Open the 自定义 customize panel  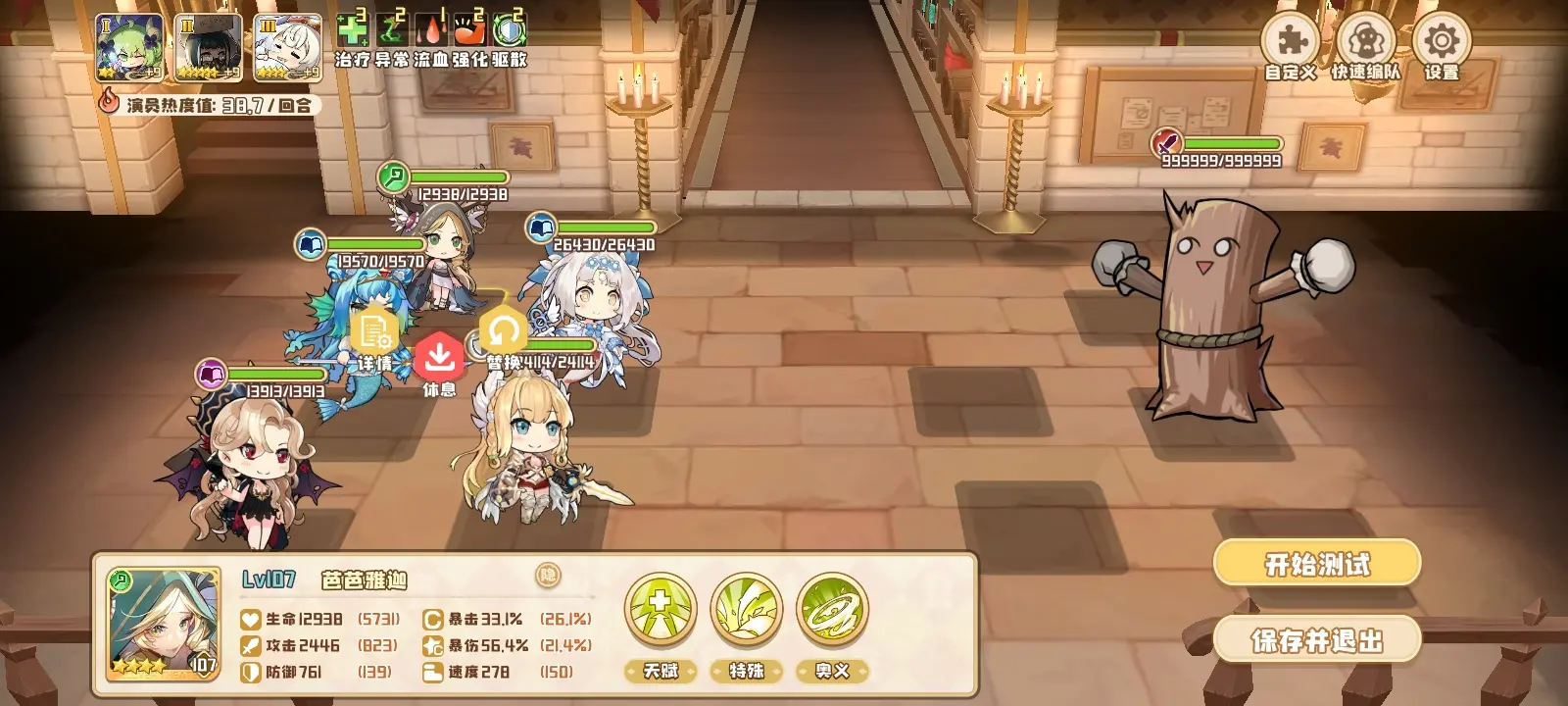pos(1294,41)
